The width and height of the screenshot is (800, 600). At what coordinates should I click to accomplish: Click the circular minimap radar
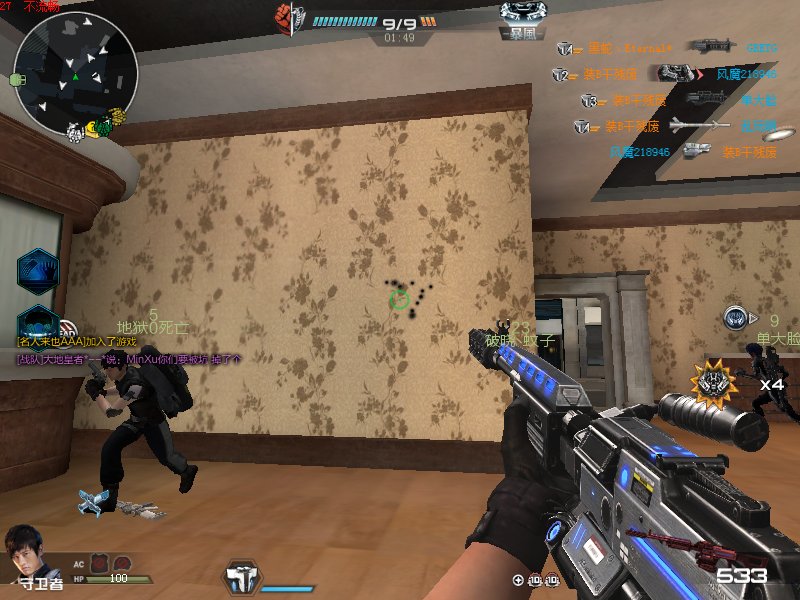click(x=76, y=70)
